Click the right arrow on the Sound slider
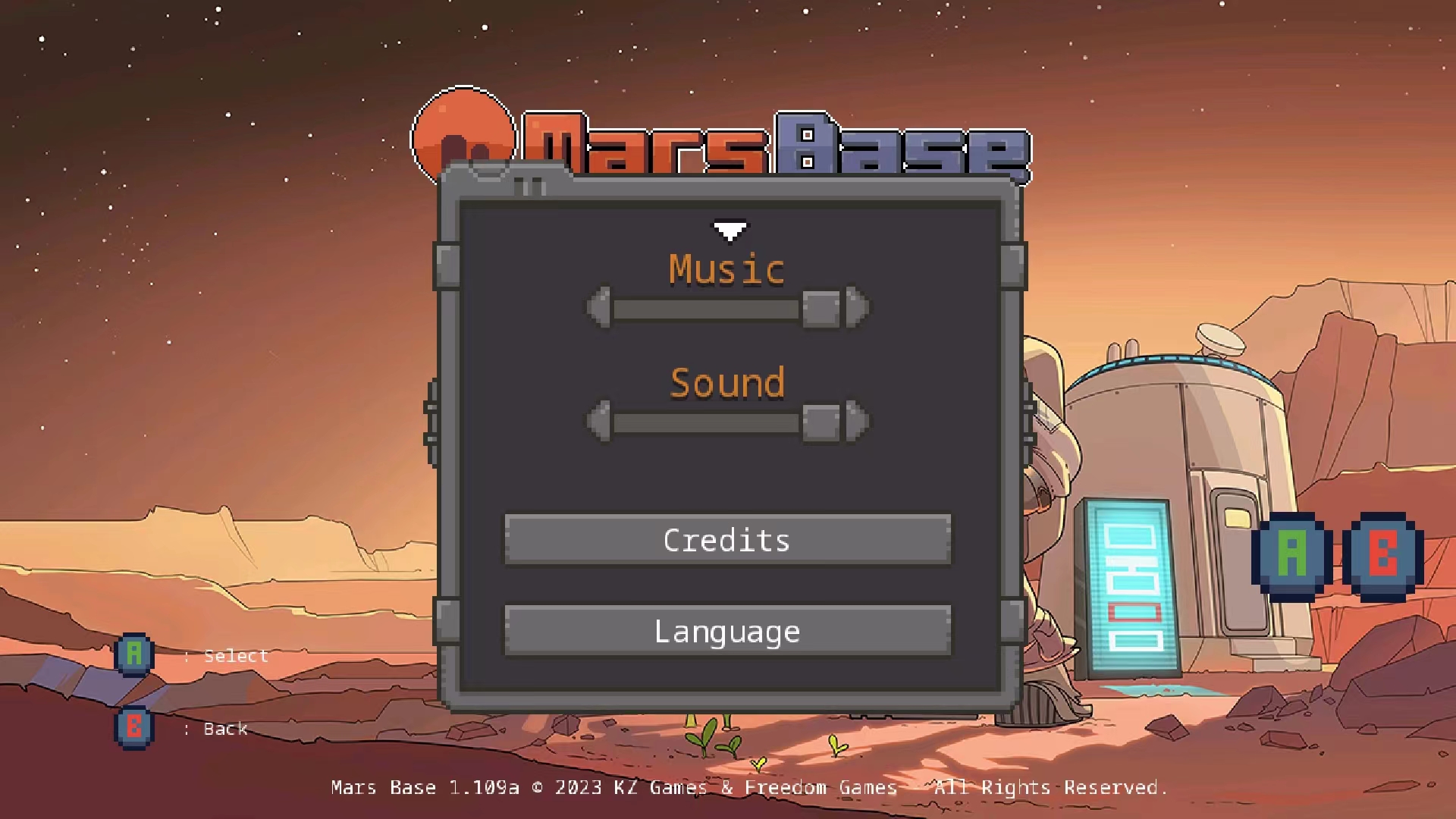 [855, 420]
